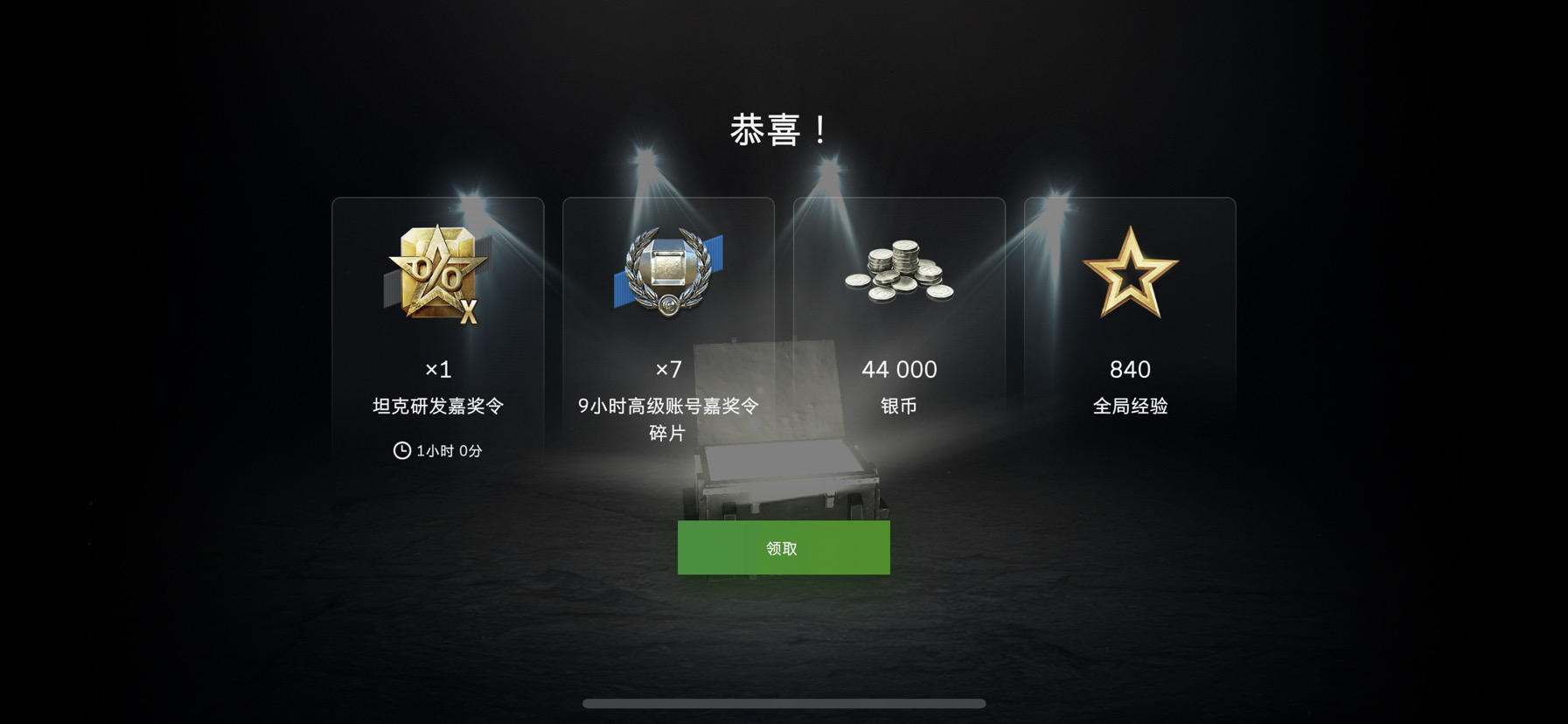
Task: Click the clock icon next to 1小时 0分
Action: [400, 452]
